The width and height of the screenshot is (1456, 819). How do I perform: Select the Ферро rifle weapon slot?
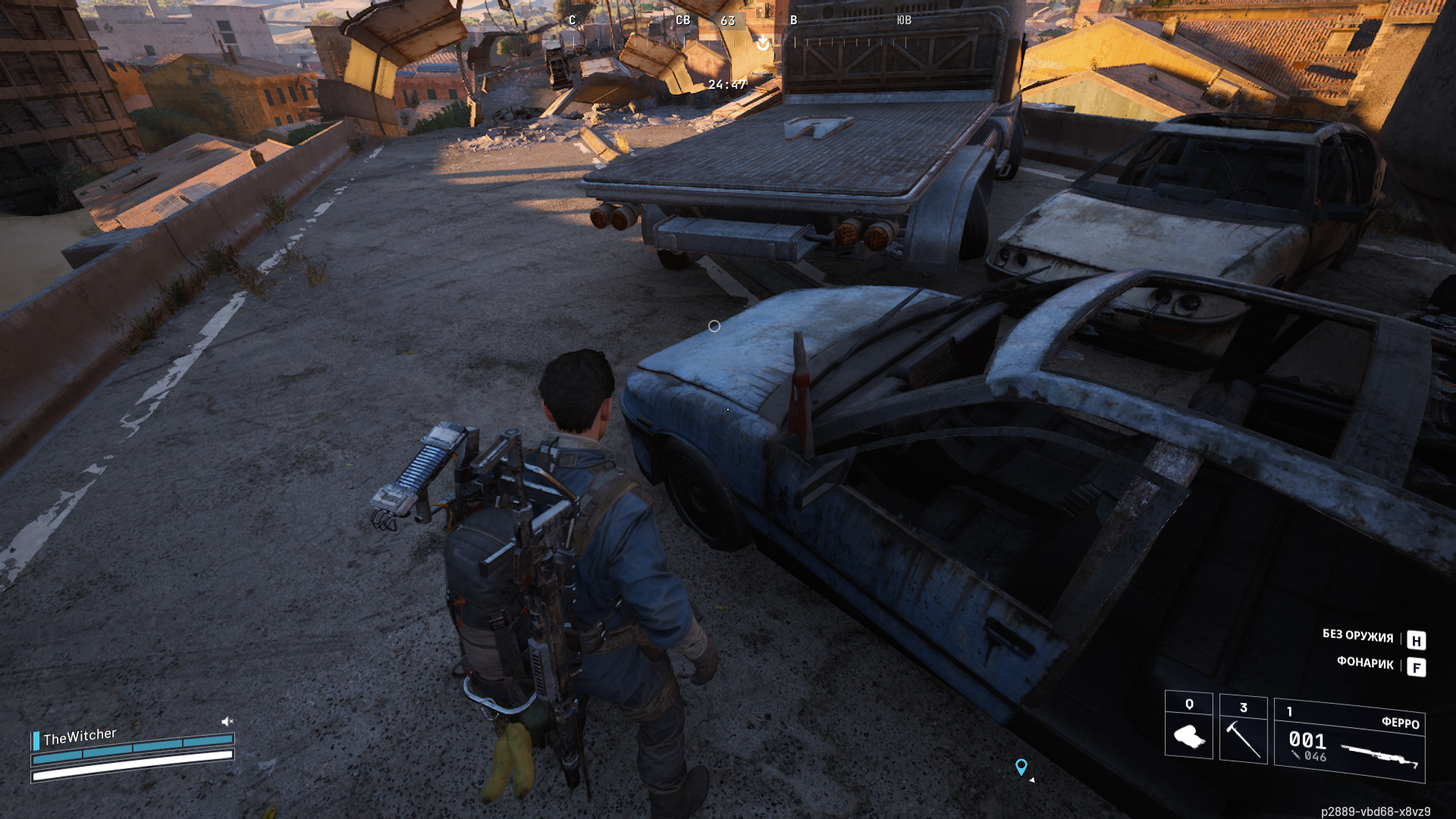[x=1349, y=740]
